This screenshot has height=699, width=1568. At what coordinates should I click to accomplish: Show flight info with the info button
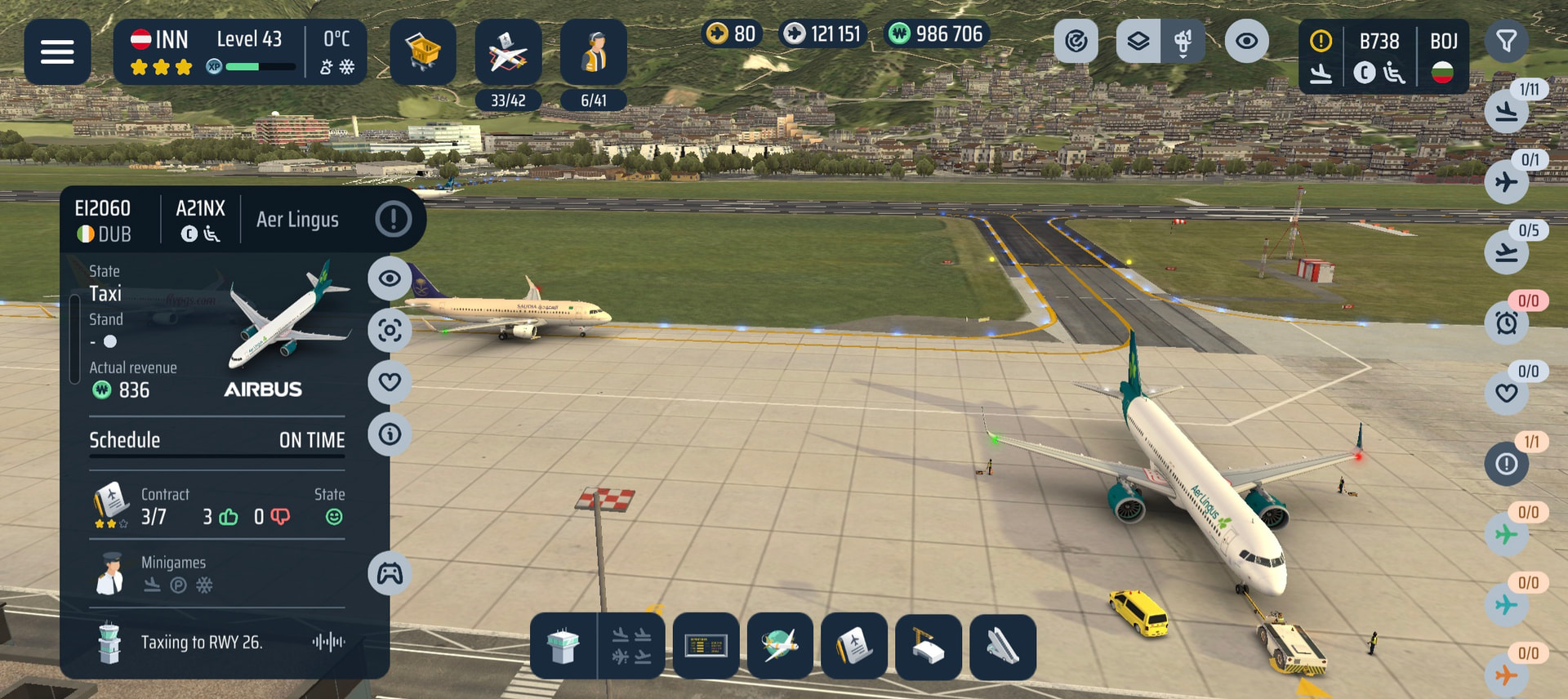(x=390, y=434)
